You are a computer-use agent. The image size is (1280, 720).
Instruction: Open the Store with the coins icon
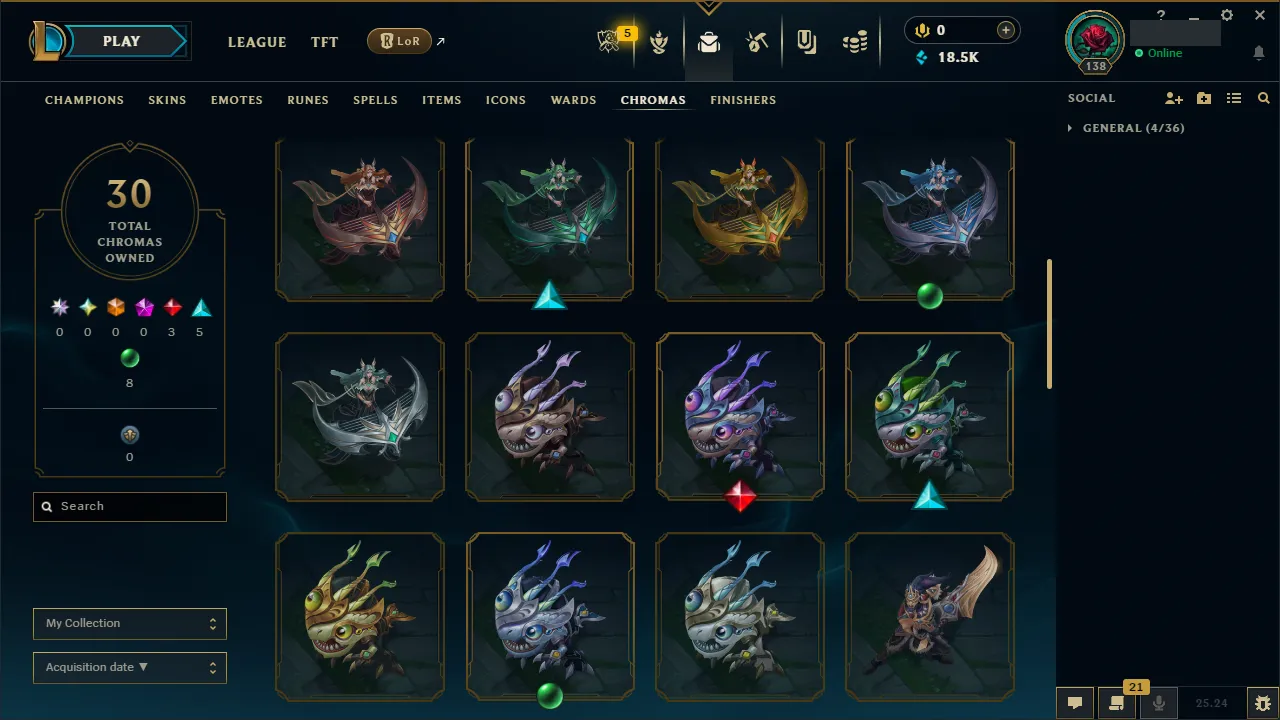point(855,42)
